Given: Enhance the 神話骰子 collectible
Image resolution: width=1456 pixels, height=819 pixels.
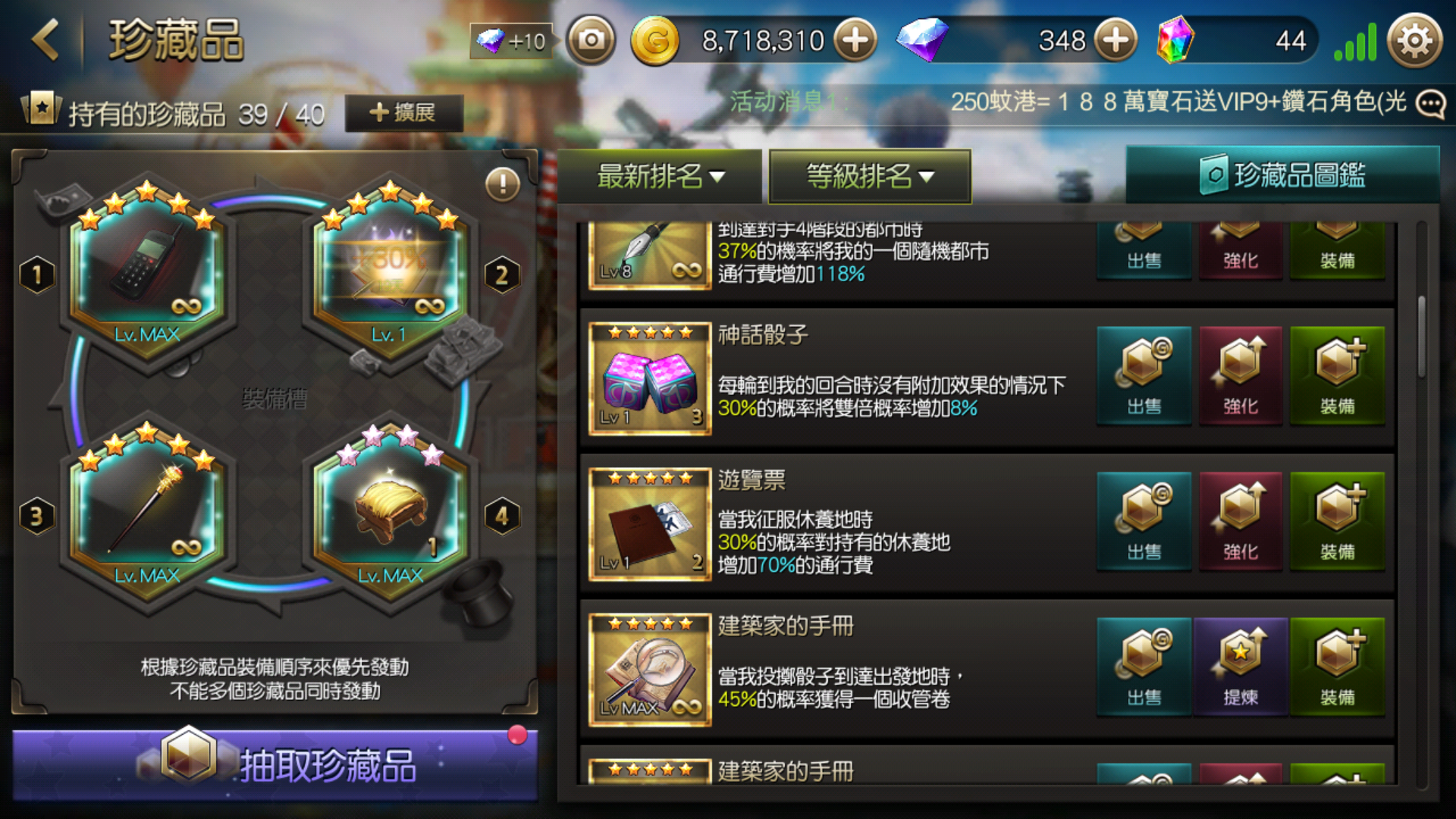Looking at the screenshot, I should pos(1240,376).
